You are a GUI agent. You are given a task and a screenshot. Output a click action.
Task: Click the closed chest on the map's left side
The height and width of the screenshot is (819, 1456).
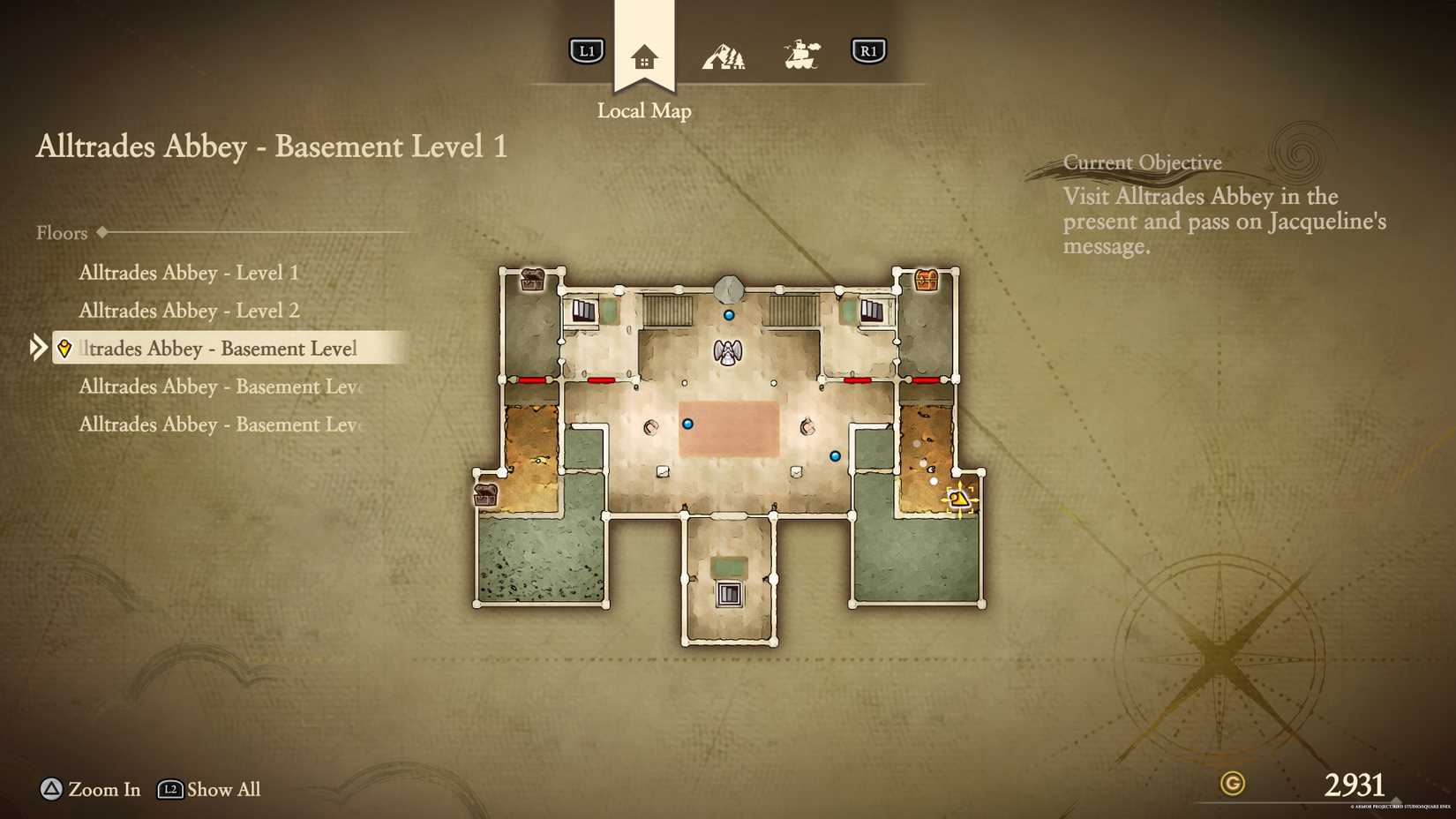pyautogui.click(x=487, y=494)
